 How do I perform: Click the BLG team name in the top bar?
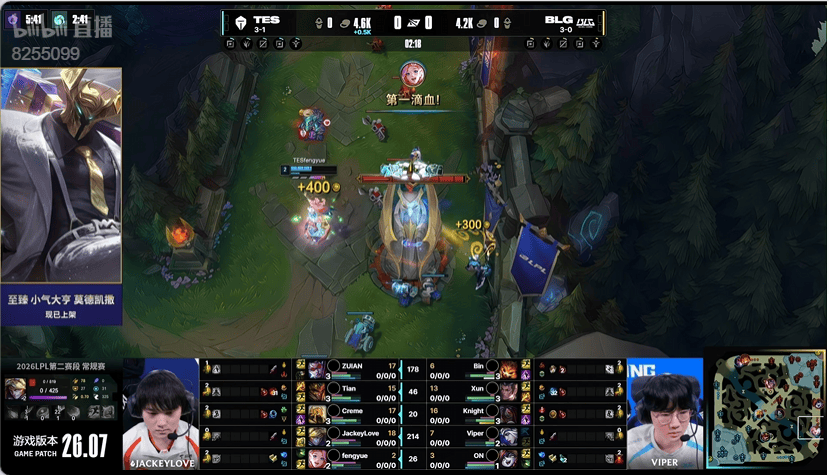(x=558, y=19)
